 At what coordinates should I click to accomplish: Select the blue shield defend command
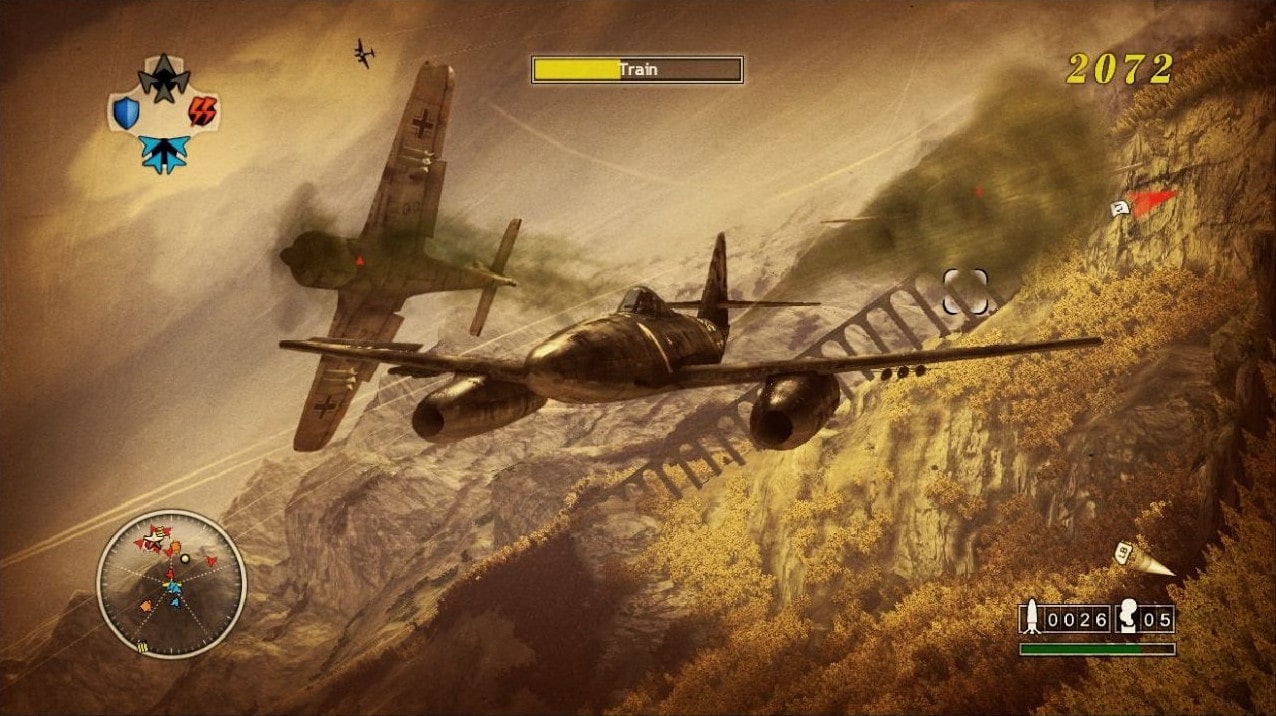pos(126,113)
